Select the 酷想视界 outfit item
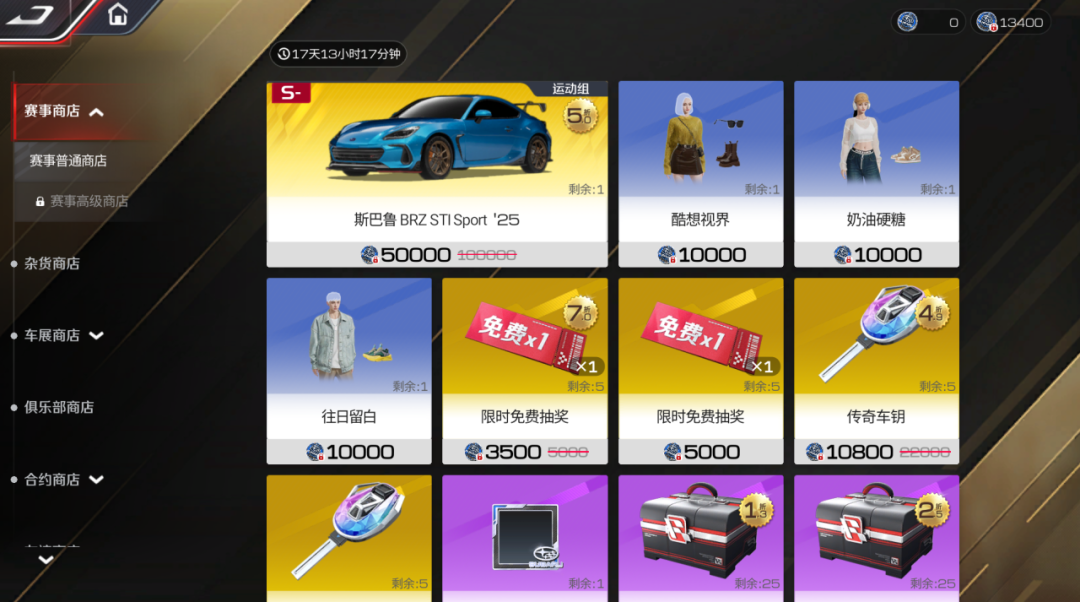This screenshot has height=602, width=1080. pos(700,174)
